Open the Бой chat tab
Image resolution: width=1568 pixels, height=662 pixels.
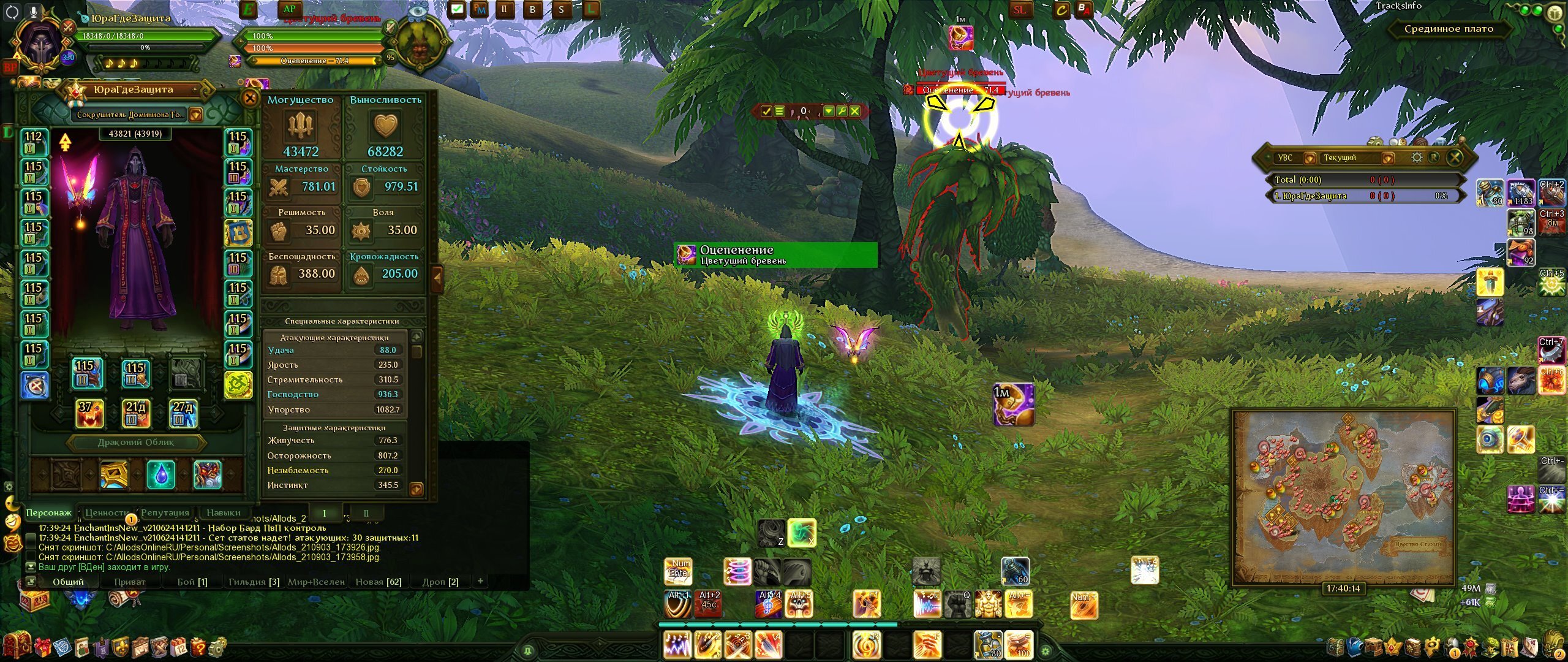(x=192, y=582)
